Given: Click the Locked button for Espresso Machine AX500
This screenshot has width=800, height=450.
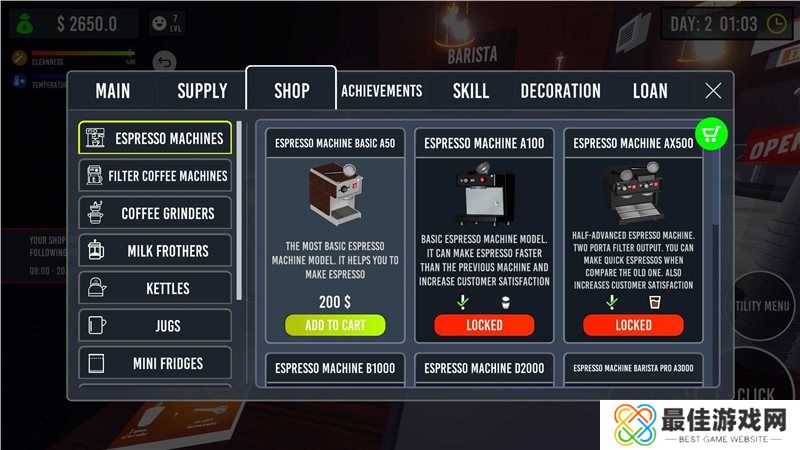Looking at the screenshot, I should [x=633, y=325].
